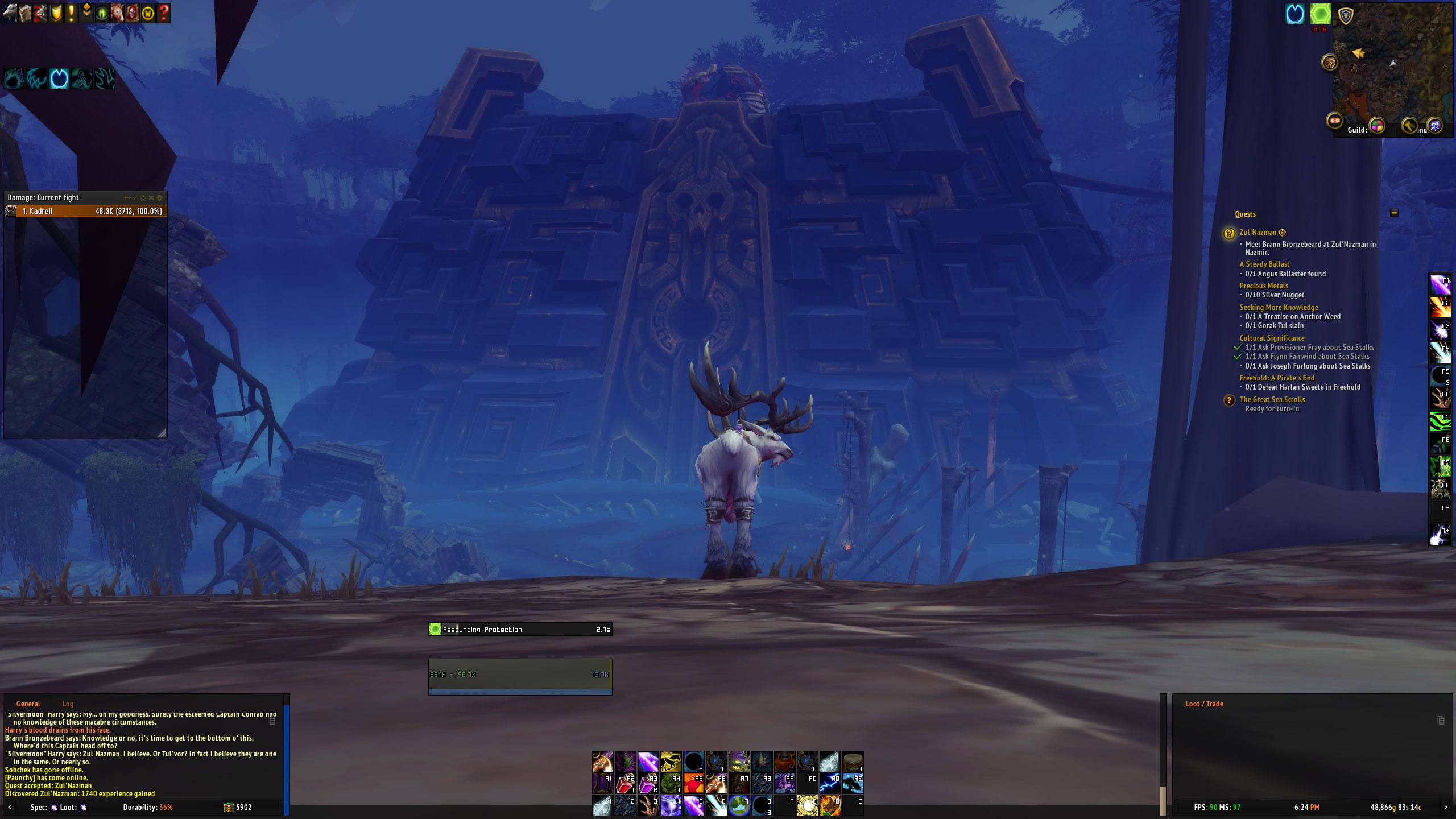
Task: Open the yellow exclamation quest log icon
Action: (x=71, y=13)
